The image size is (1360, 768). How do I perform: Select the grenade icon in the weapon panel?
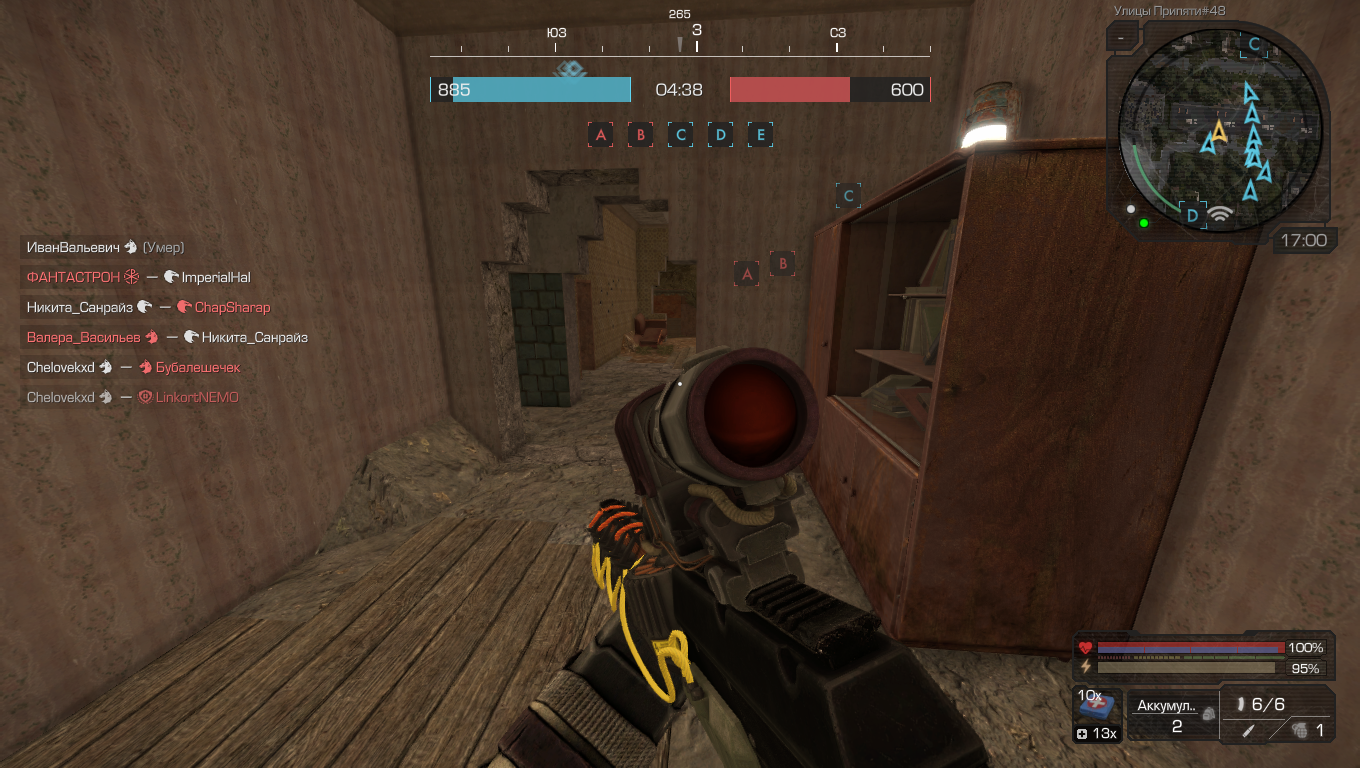1298,731
